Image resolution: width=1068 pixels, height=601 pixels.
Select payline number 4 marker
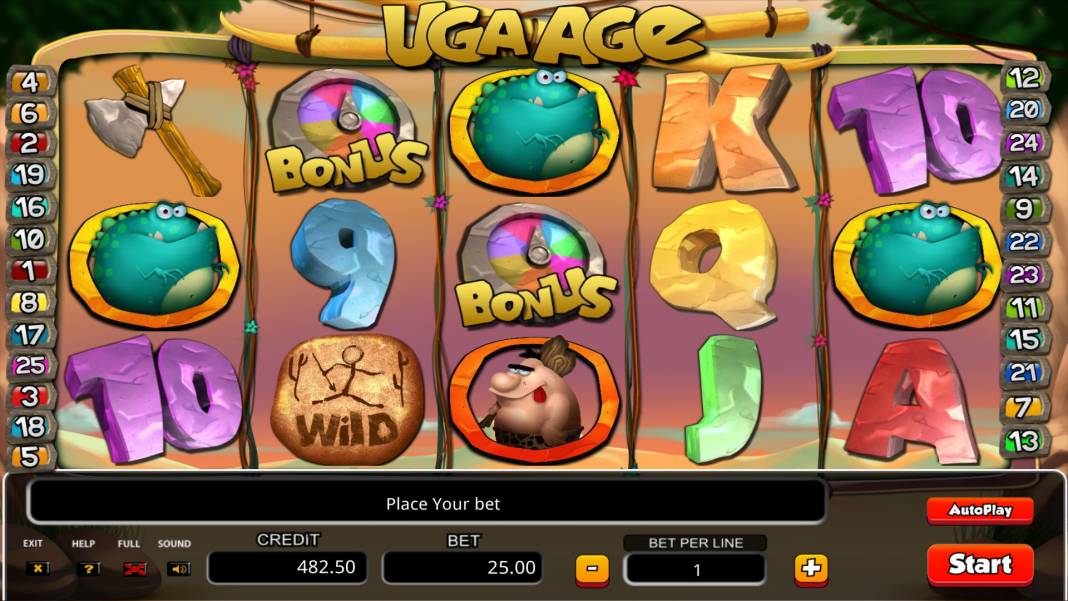[x=29, y=81]
